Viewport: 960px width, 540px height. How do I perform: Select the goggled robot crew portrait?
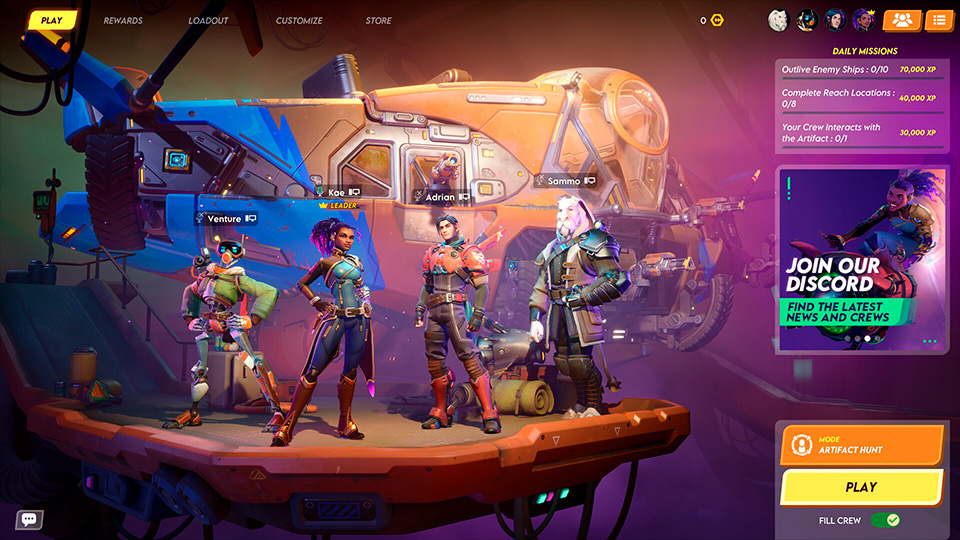tap(806, 20)
